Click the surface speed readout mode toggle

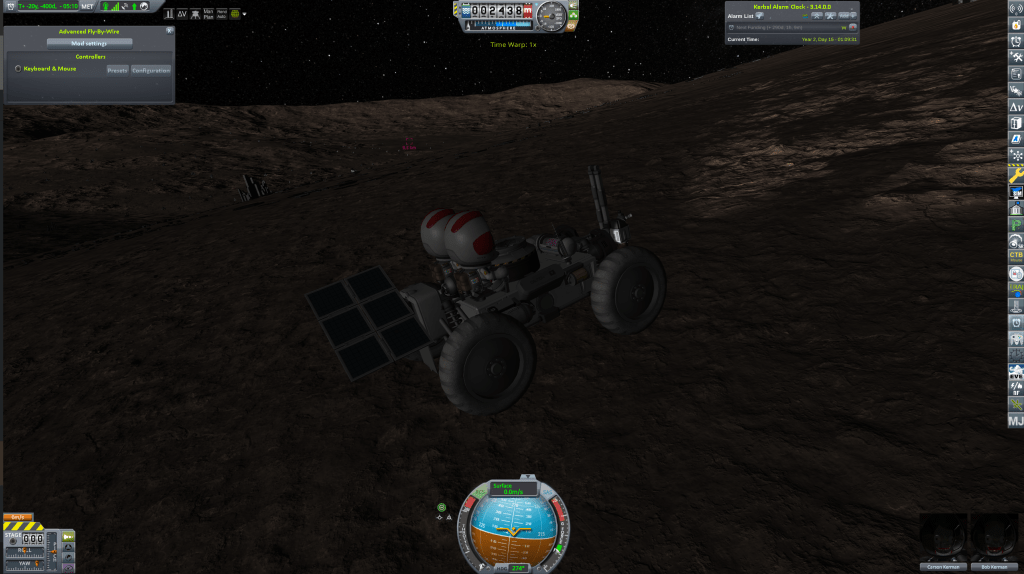pyautogui.click(x=513, y=488)
